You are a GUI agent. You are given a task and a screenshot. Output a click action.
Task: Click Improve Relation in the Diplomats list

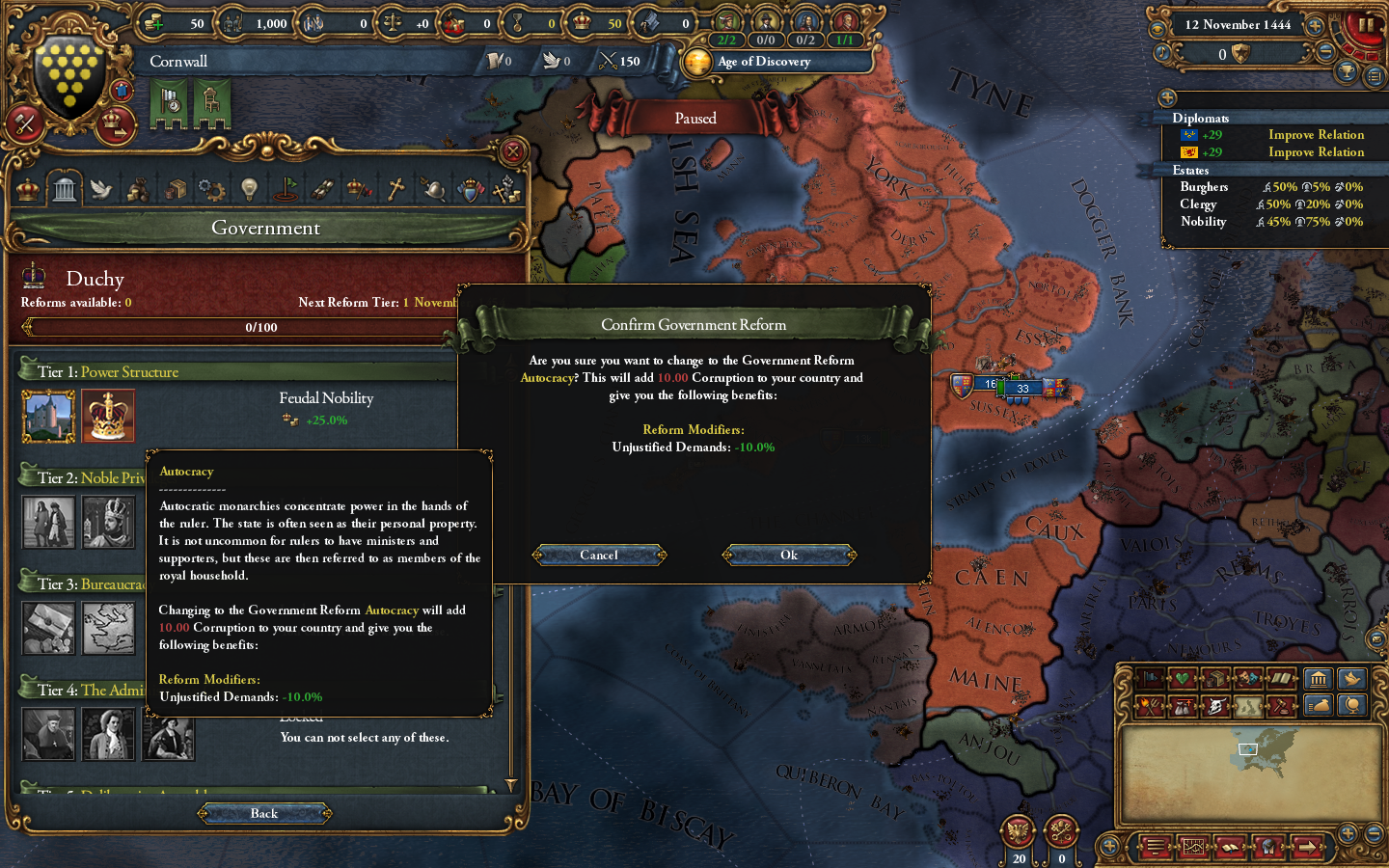(1316, 134)
